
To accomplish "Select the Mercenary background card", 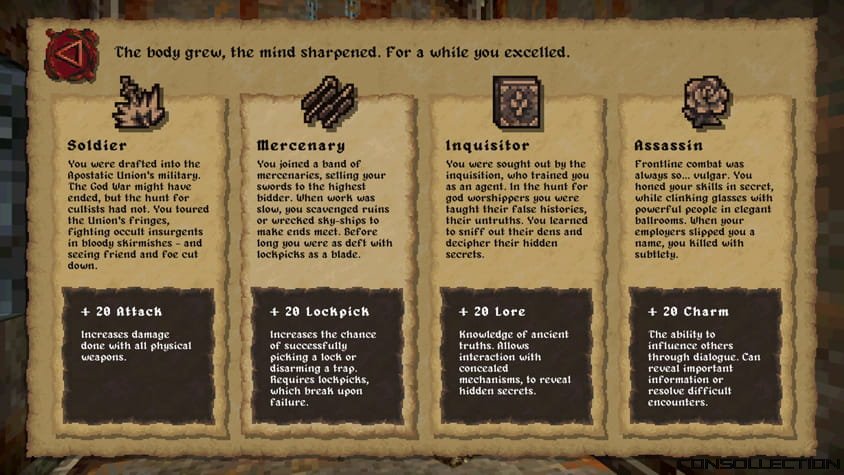I will 327,260.
